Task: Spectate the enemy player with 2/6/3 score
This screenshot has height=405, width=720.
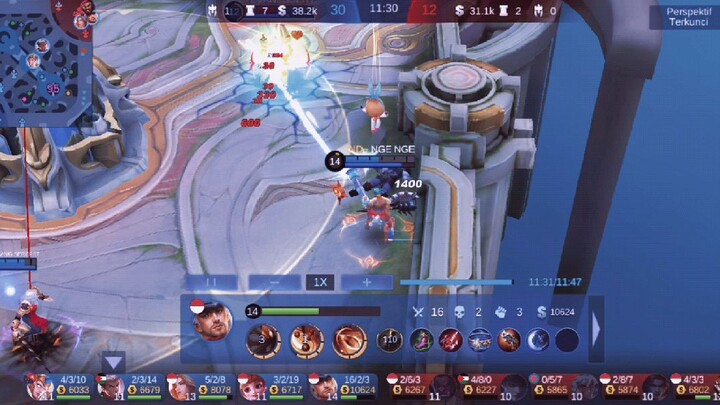Action: tap(398, 386)
